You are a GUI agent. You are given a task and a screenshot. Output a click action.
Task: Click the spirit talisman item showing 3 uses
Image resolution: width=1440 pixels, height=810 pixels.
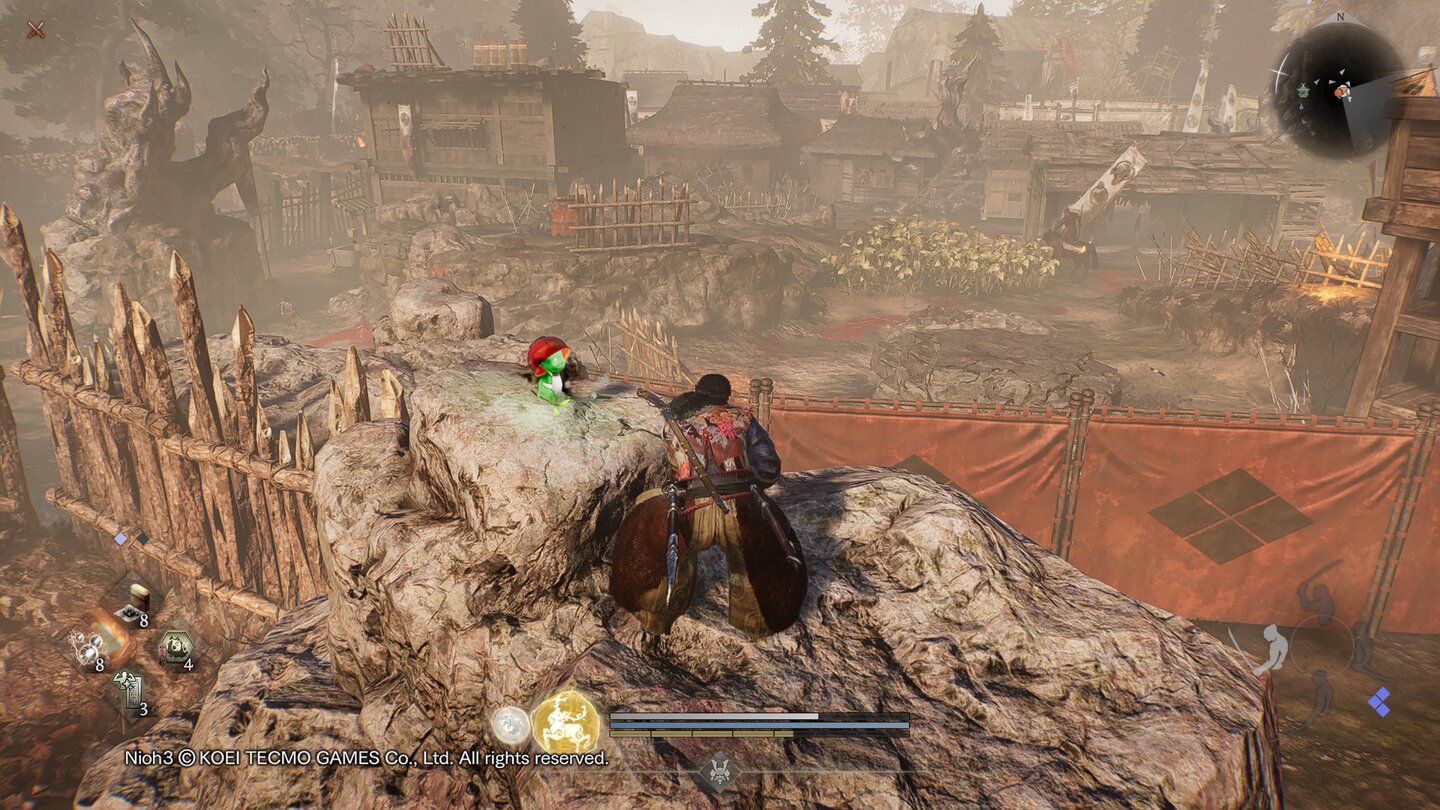coord(131,689)
